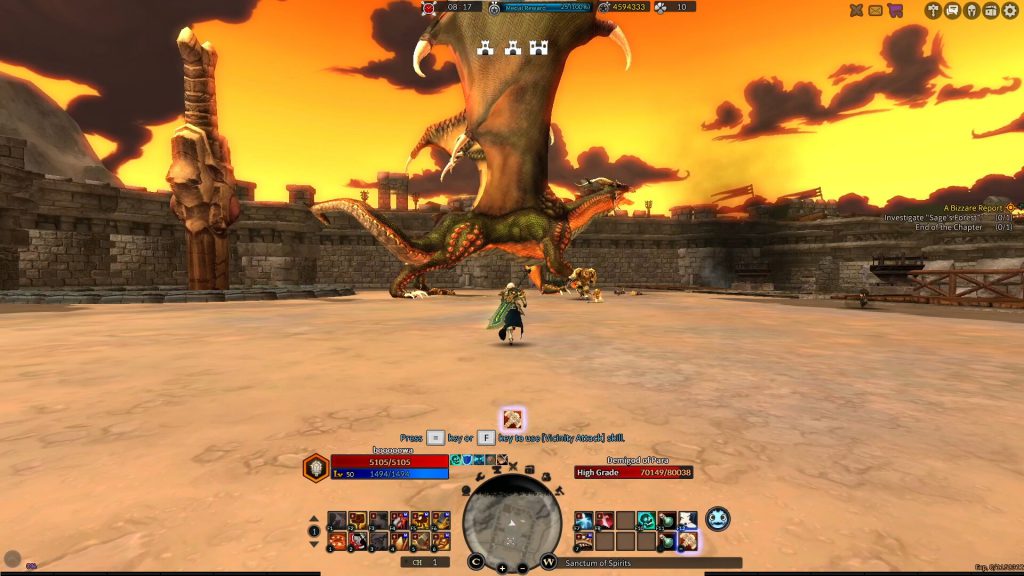The height and width of the screenshot is (576, 1024).
Task: Zoom in the minimap with plus button
Action: tap(502, 568)
